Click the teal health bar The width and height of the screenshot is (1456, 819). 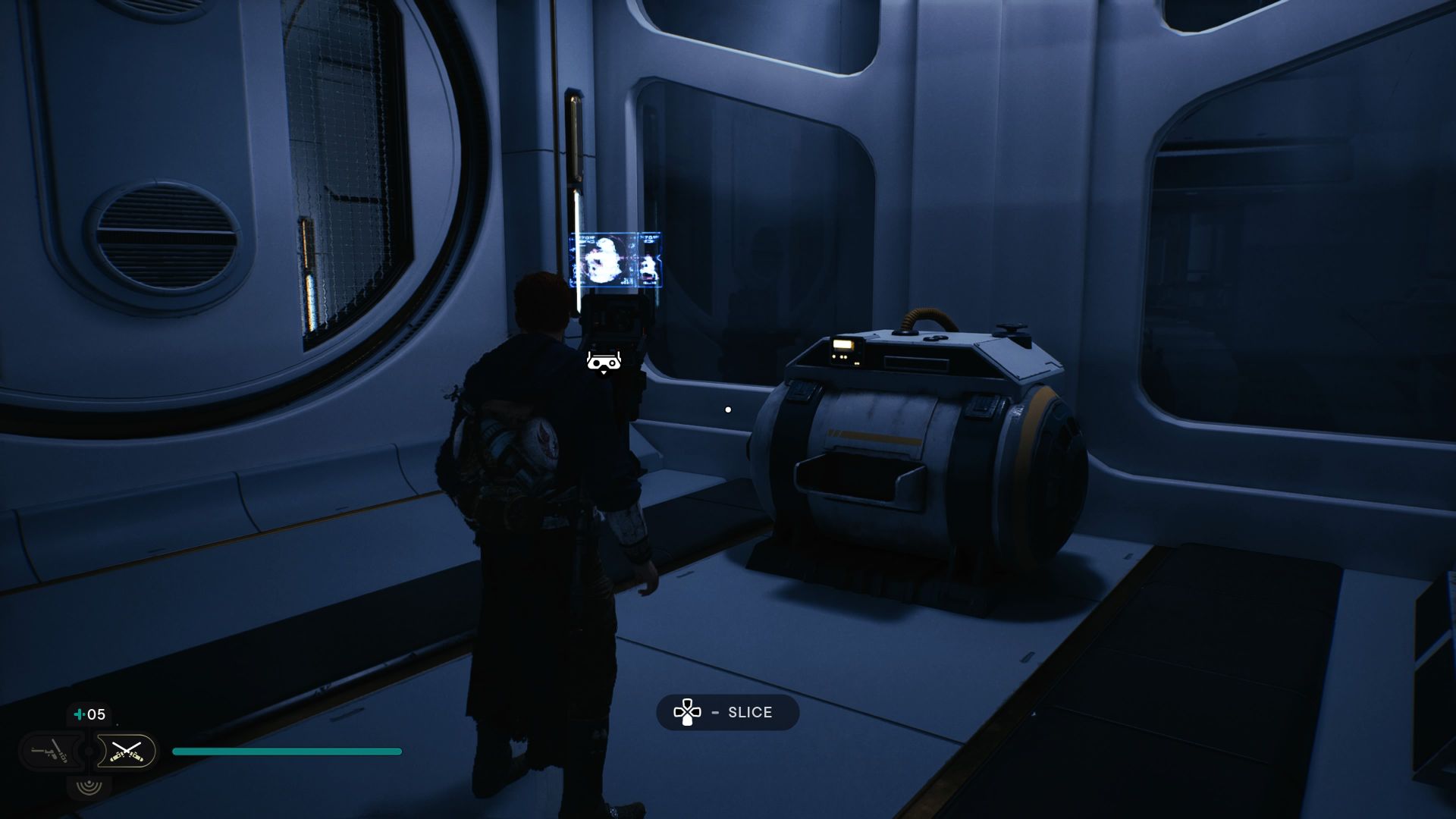pos(288,751)
